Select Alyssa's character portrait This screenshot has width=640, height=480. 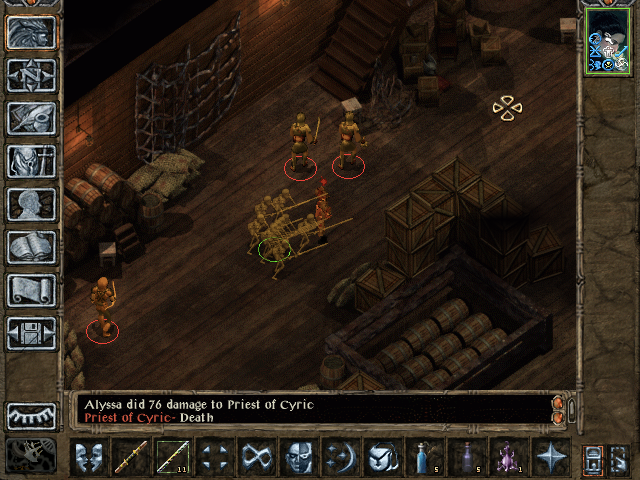click(x=607, y=41)
